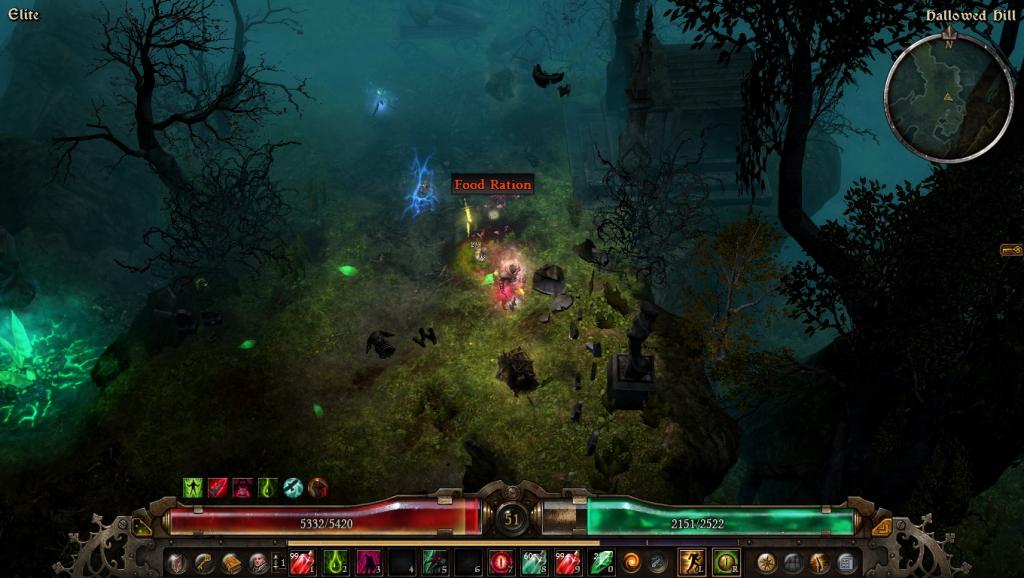Viewport: 1024px width, 578px height.
Task: Click the orange swirl rift button
Action: (x=632, y=562)
